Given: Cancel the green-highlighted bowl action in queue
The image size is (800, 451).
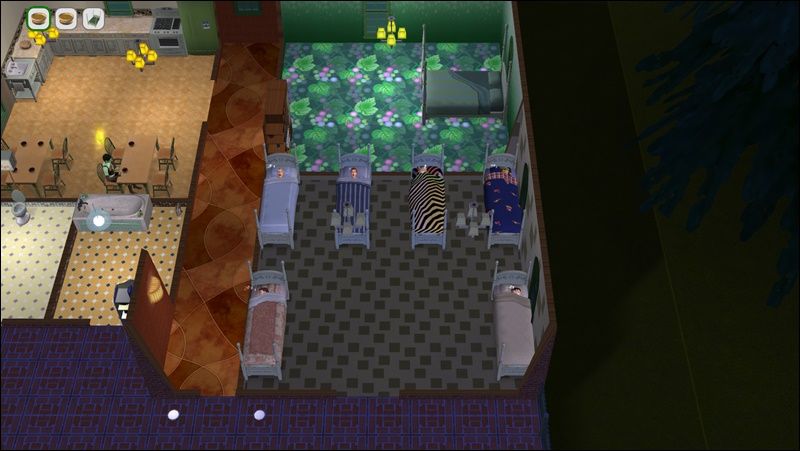Looking at the screenshot, I should (x=40, y=17).
